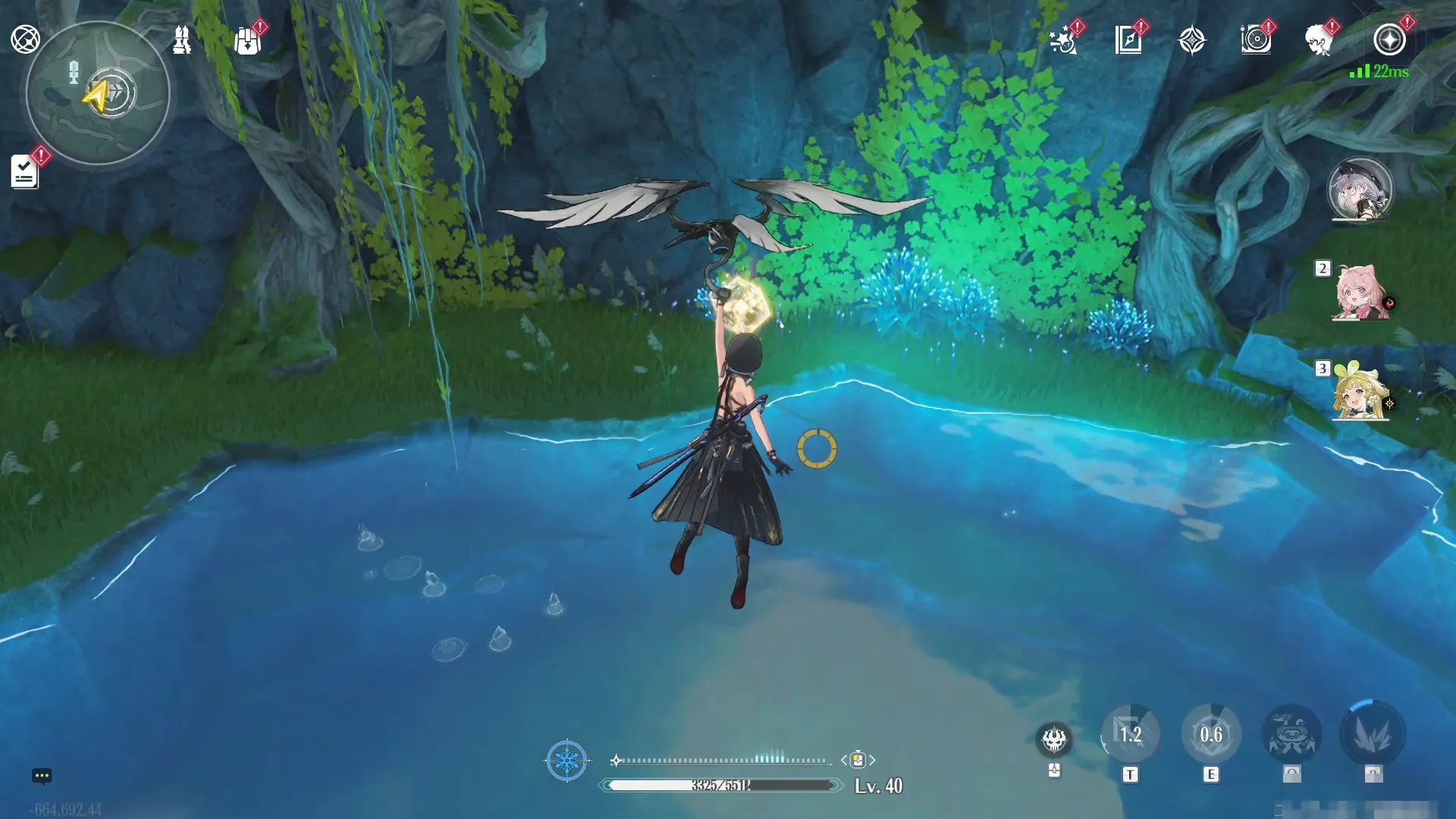The image size is (1456, 819).
Task: Switch to the blonde party member with green bow
Action: (x=1360, y=393)
